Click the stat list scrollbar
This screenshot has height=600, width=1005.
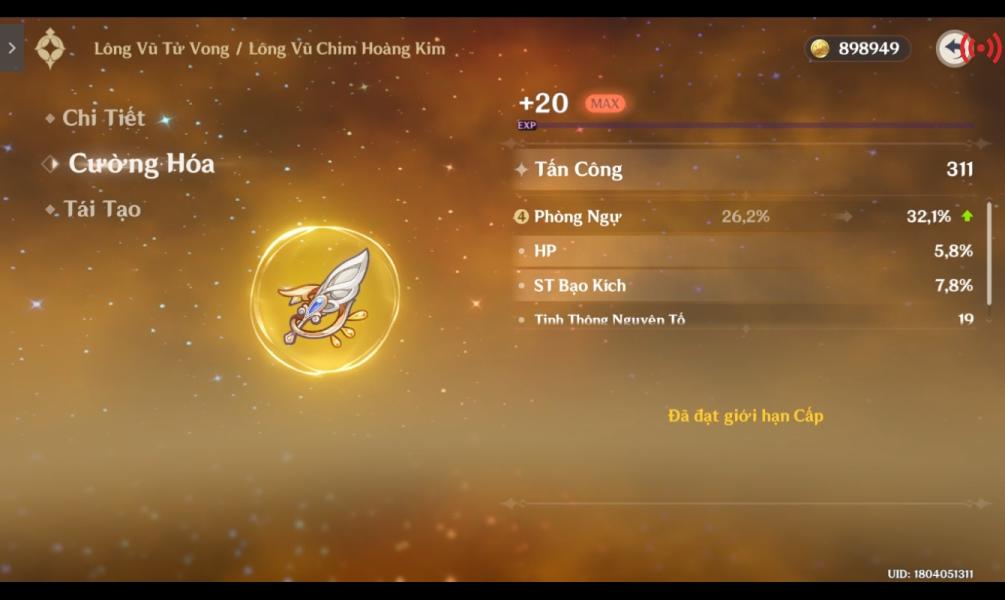989,260
